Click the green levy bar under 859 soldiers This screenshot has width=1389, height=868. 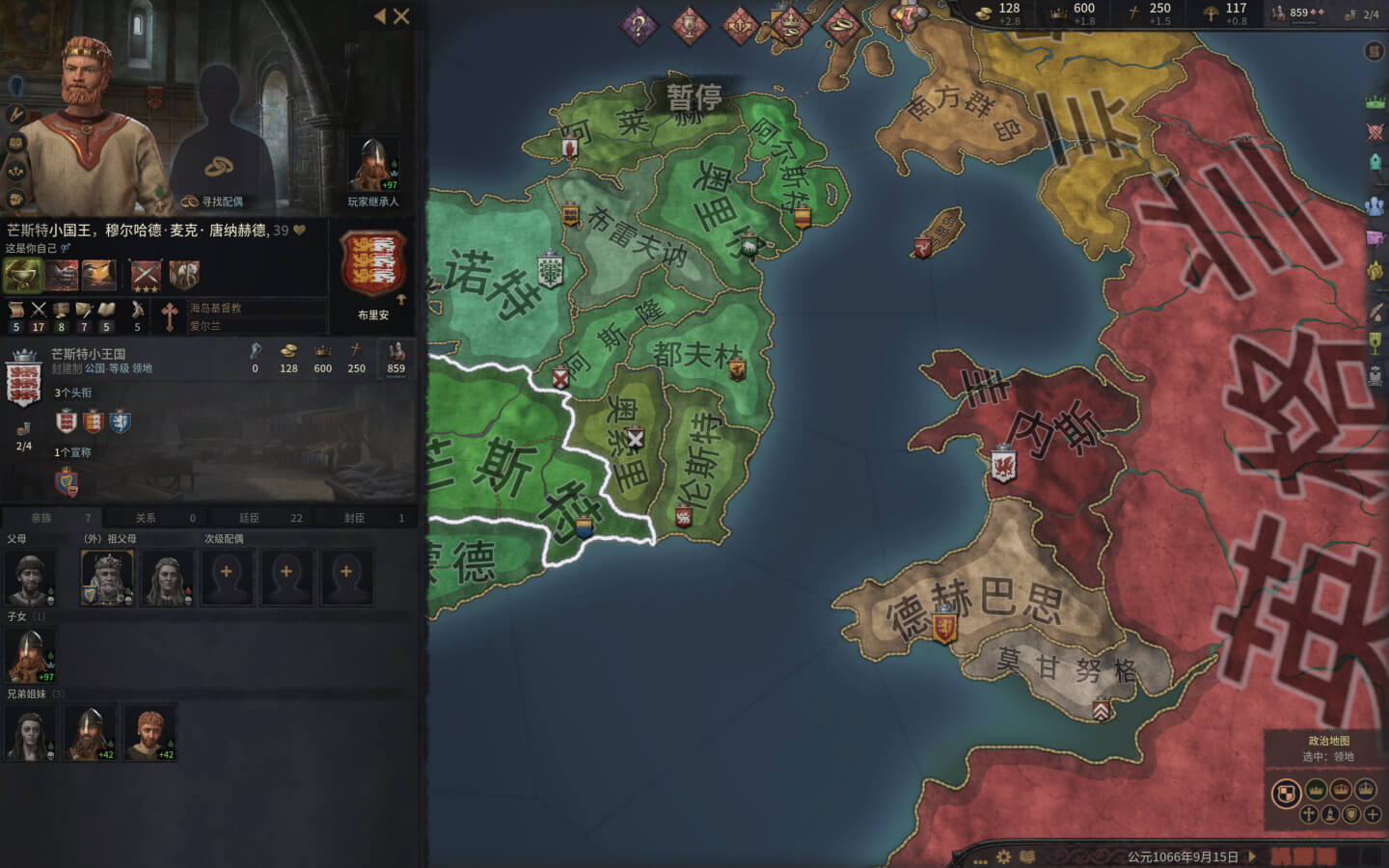1302,21
